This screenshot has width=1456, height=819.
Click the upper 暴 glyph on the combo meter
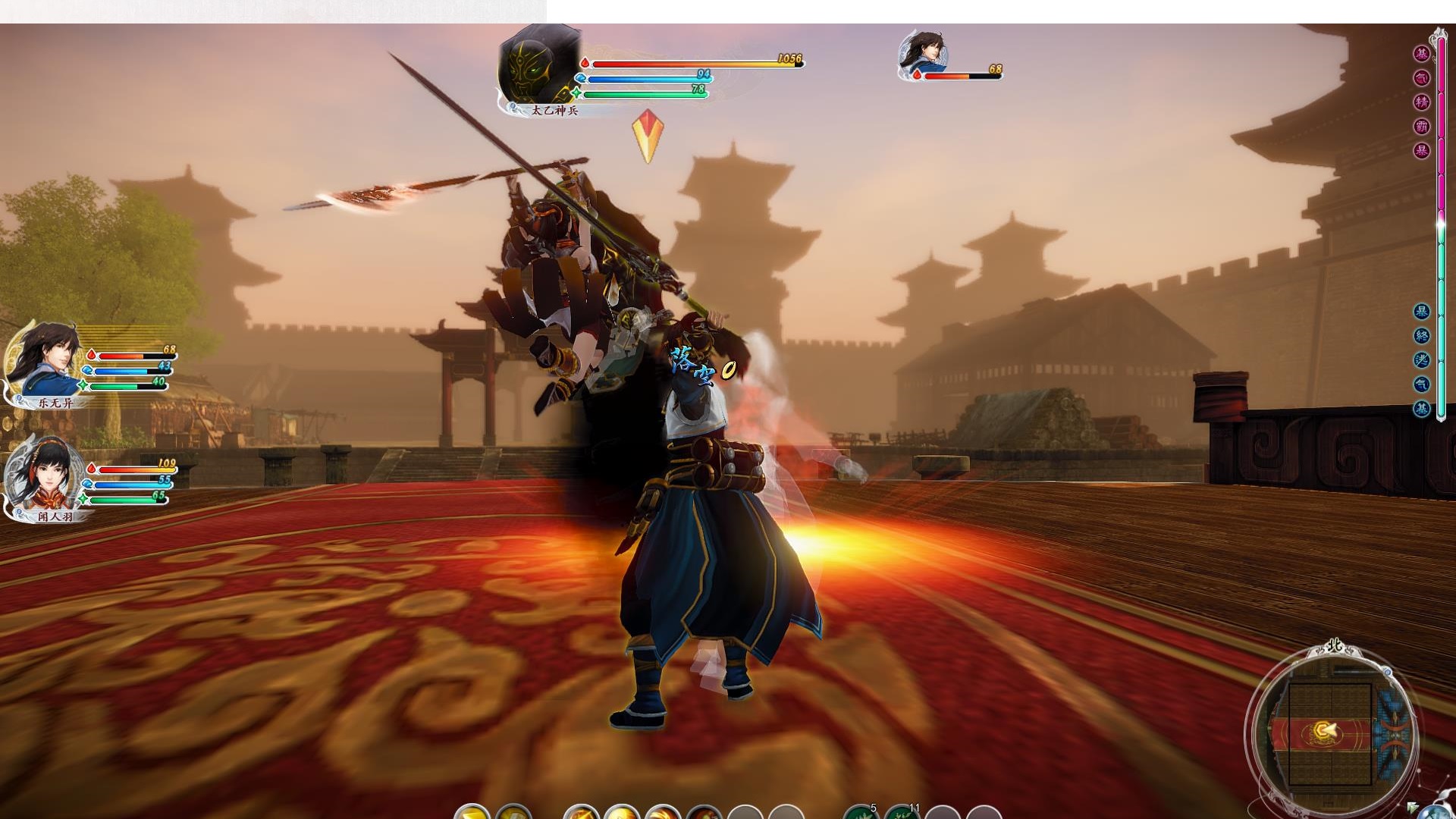1421,146
